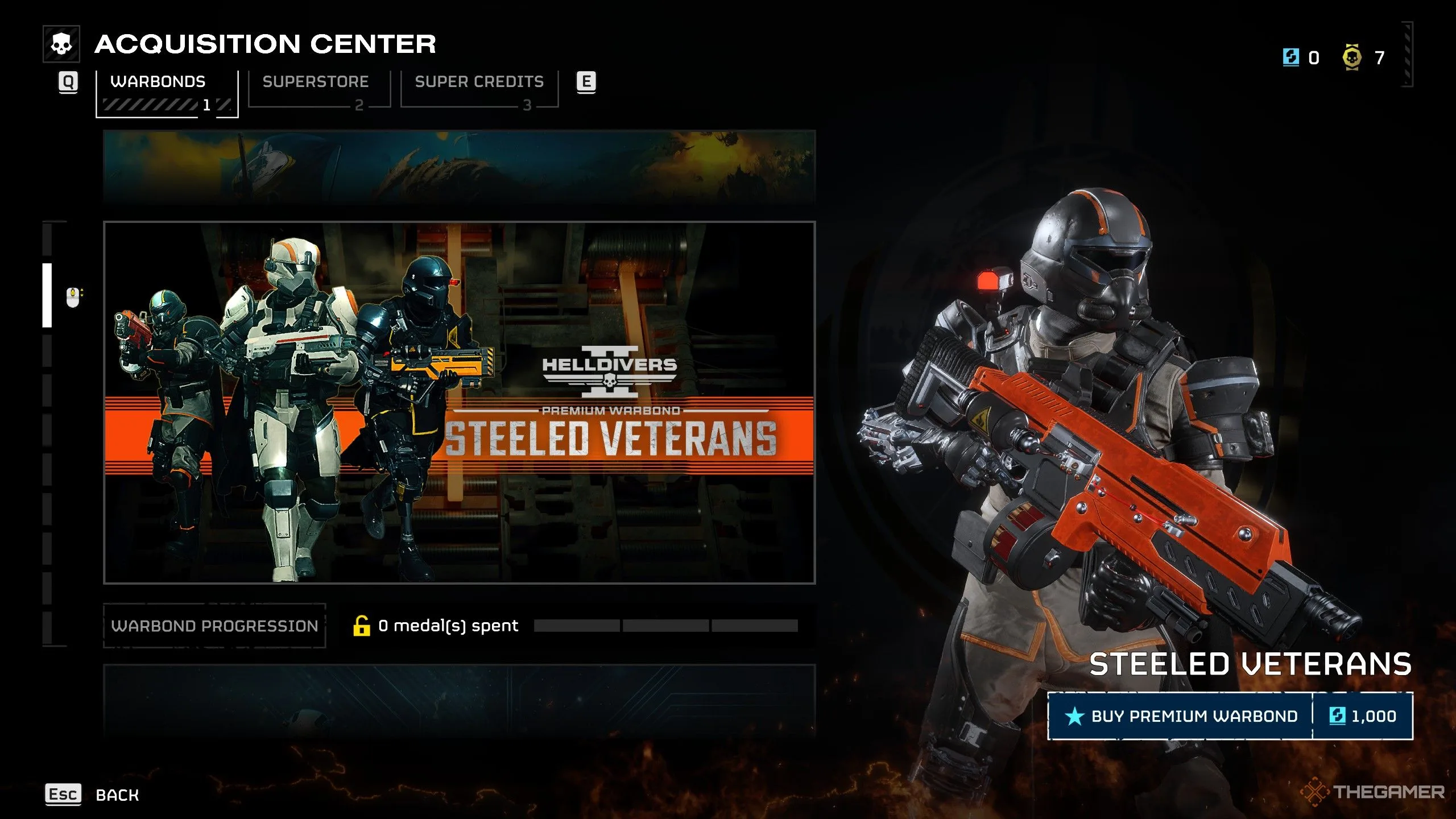Buy Premium Warbond for 1,000 credits
The image size is (1456, 819).
pos(1230,716)
